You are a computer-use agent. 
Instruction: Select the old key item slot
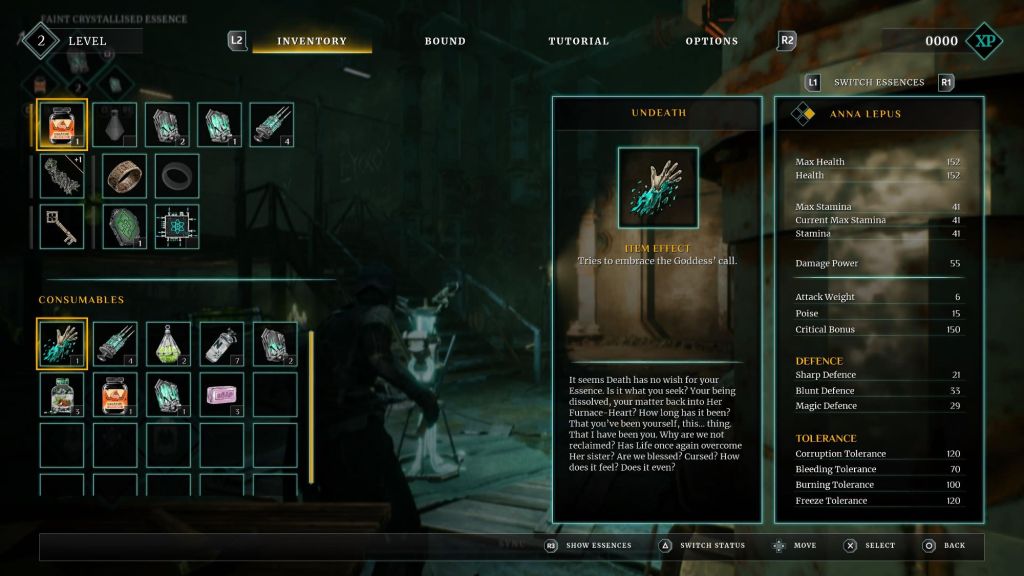[62, 226]
